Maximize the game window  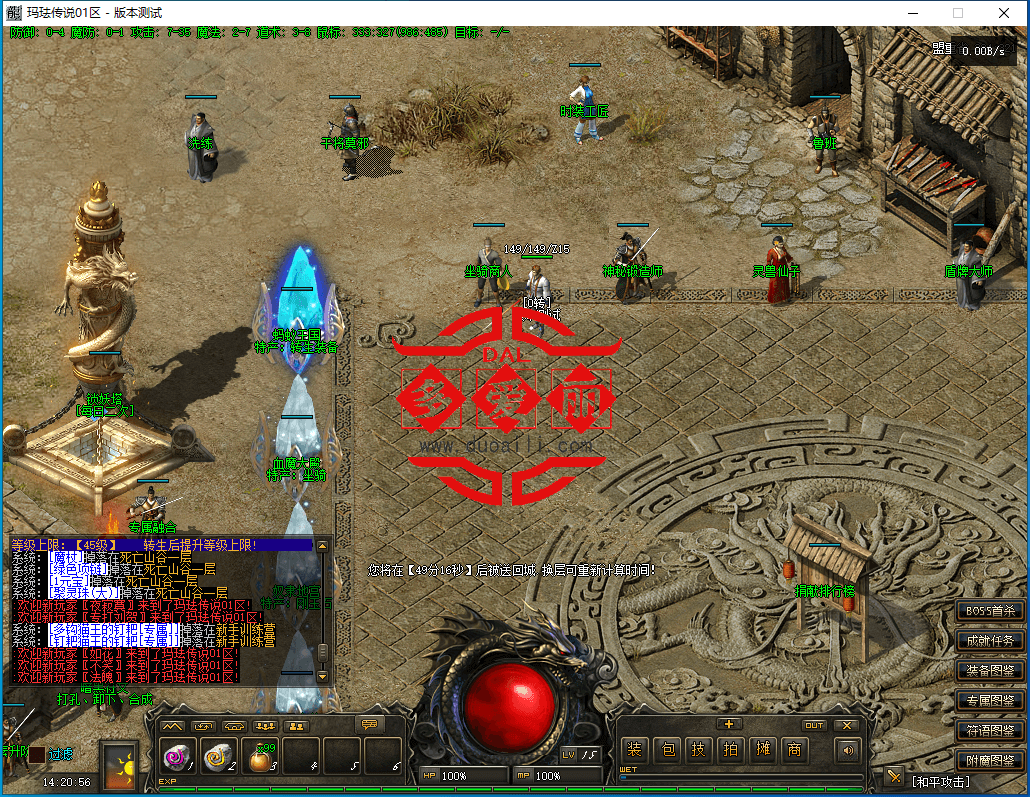coord(958,13)
